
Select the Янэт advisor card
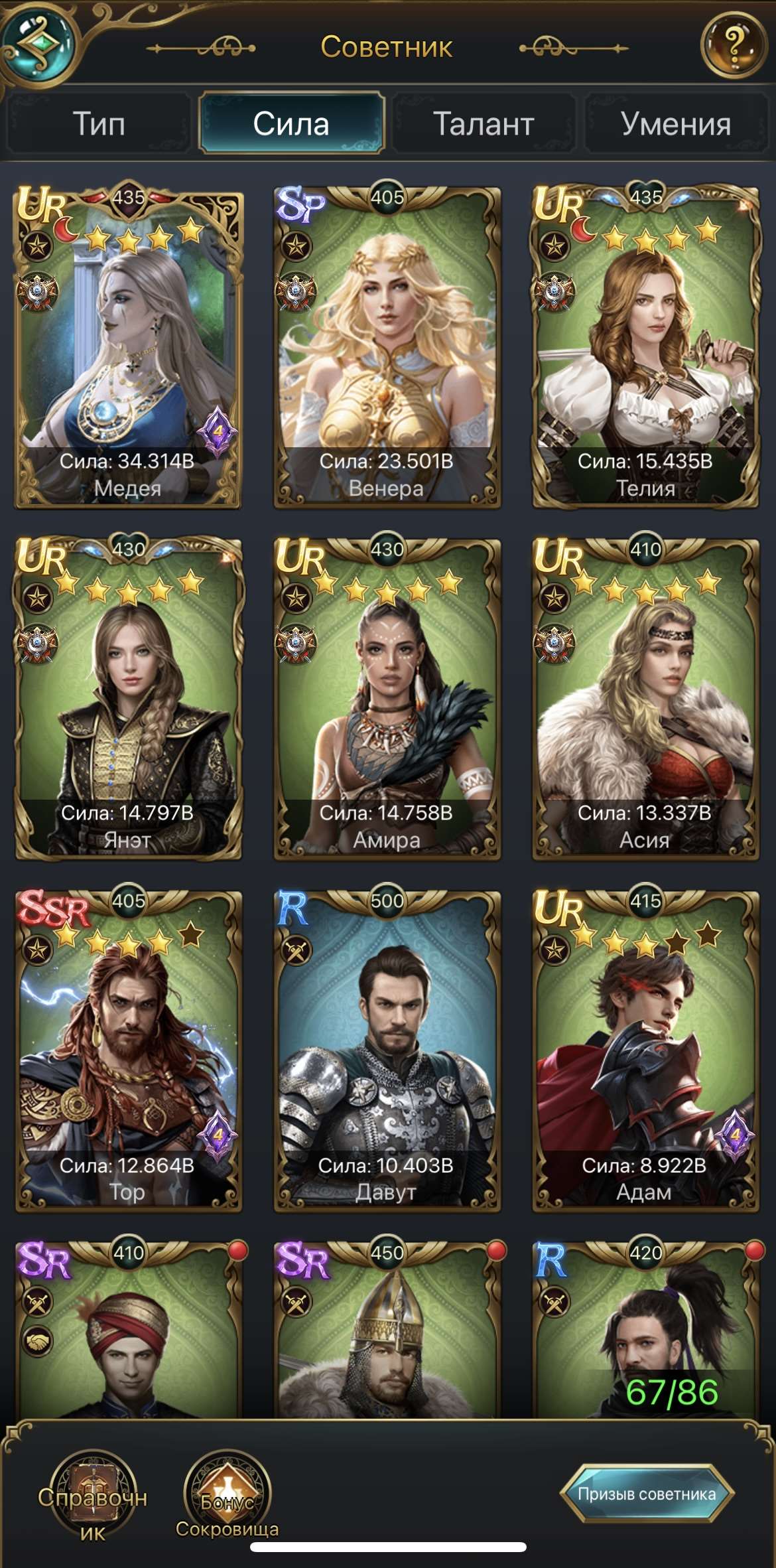pyautogui.click(x=128, y=700)
